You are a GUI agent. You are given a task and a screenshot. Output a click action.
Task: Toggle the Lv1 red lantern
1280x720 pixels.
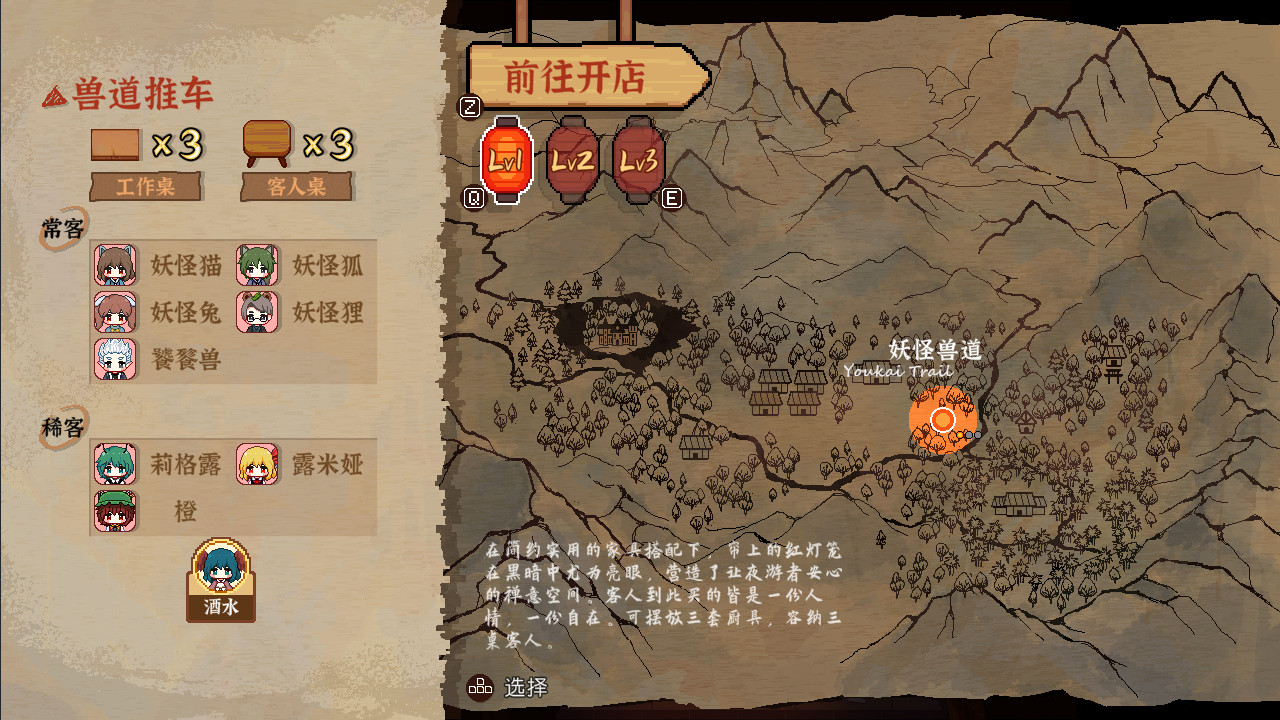509,158
